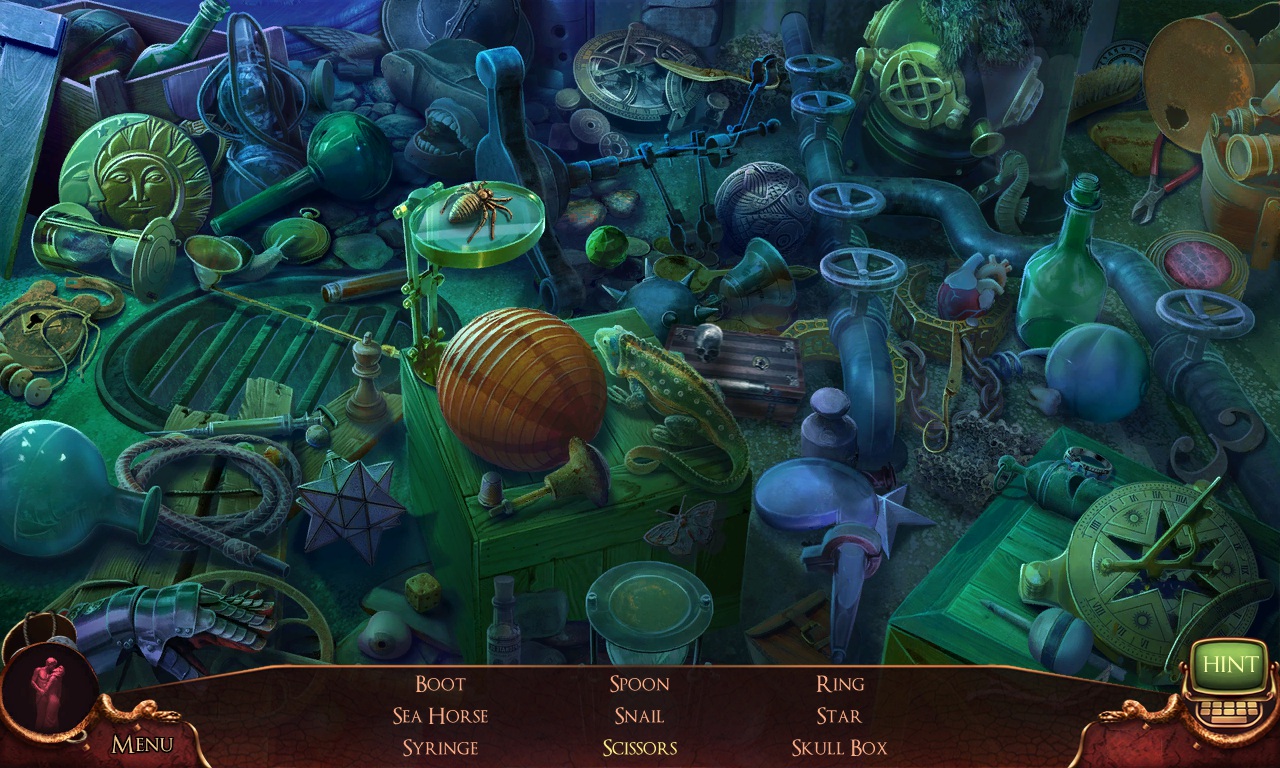Select 'Star' in the word list
Screen dimensions: 1280x768
pyautogui.click(x=838, y=716)
